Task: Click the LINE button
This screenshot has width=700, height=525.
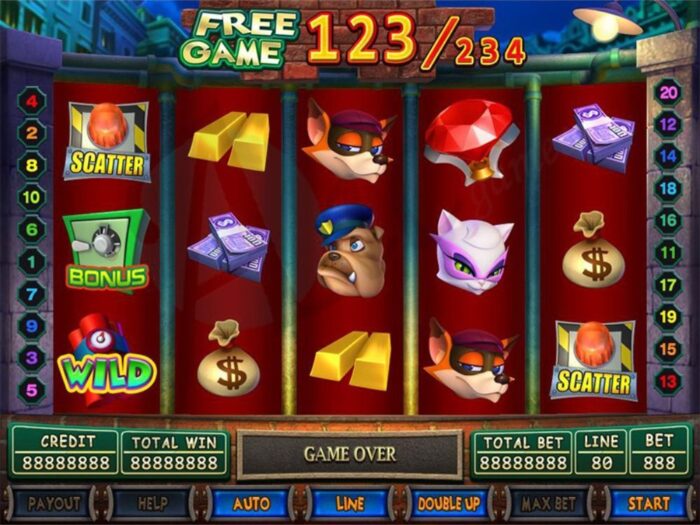Action: coord(349,502)
